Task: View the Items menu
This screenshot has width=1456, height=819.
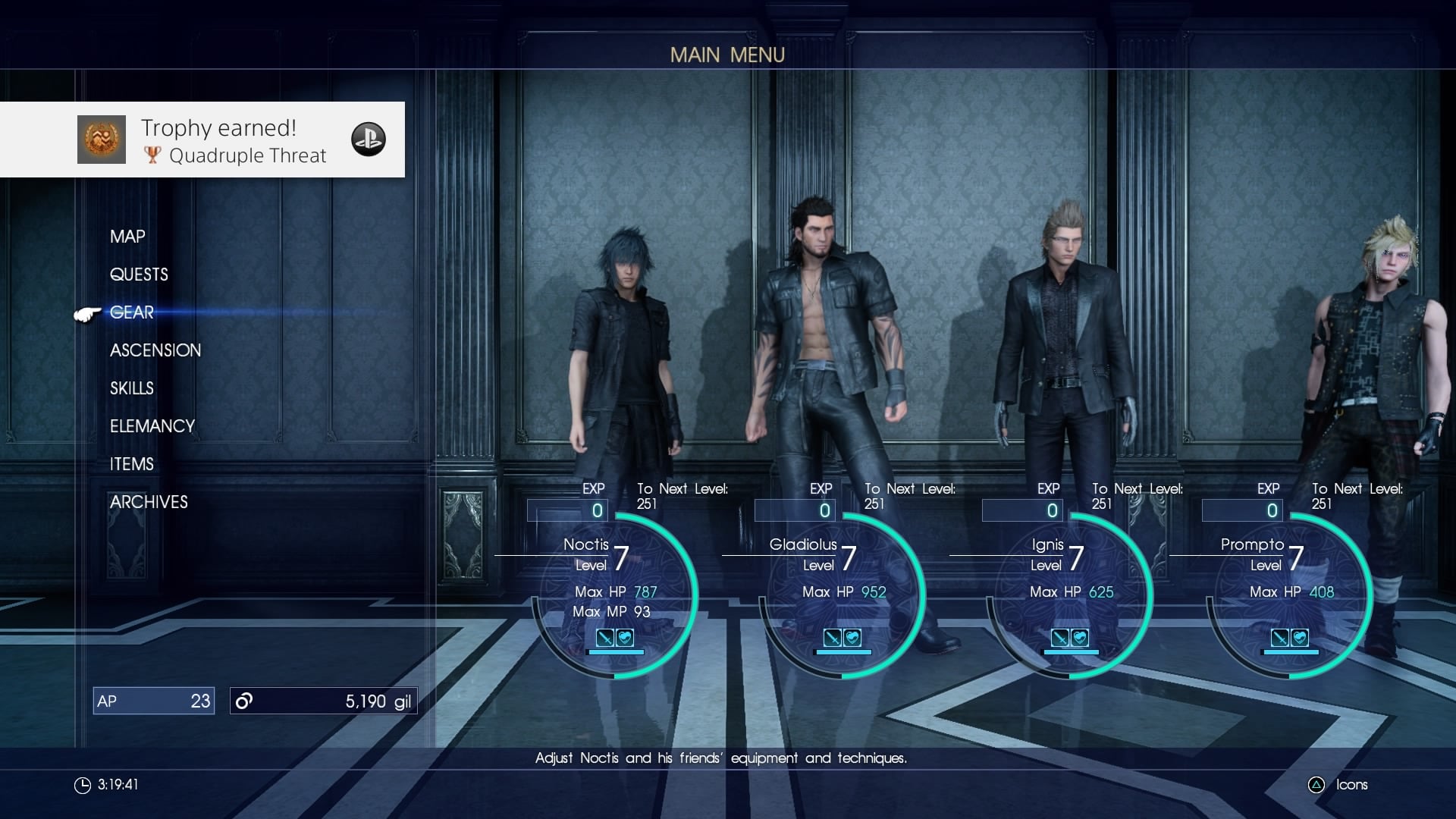Action: (x=132, y=464)
